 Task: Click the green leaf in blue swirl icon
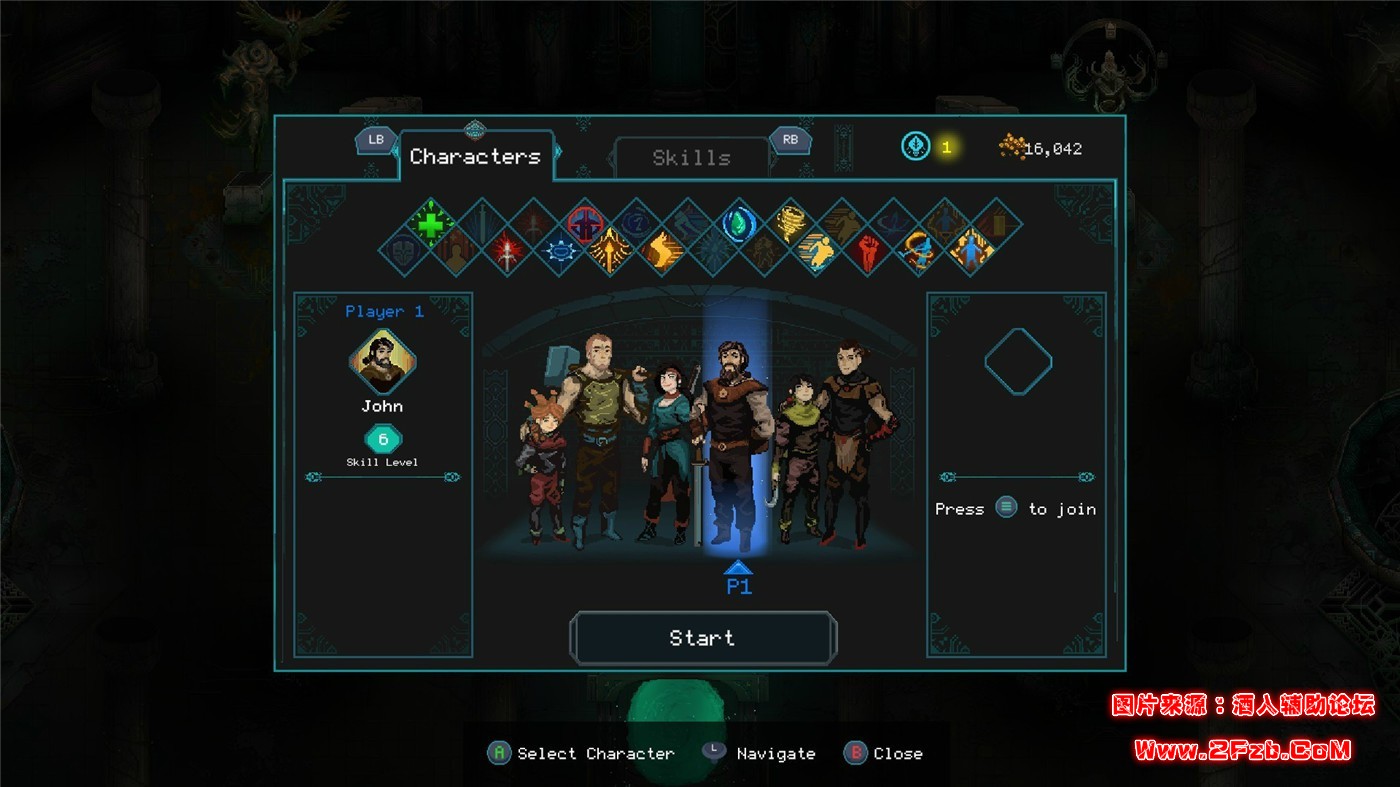tap(738, 223)
